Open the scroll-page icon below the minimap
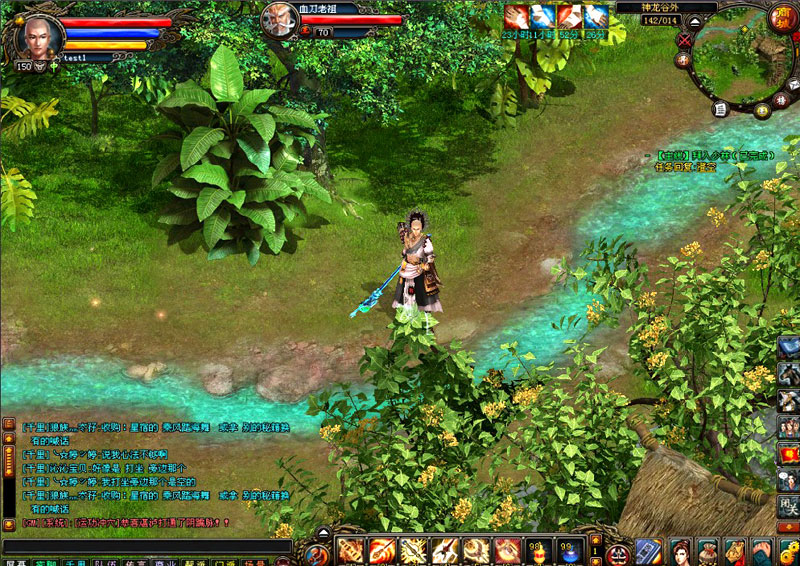 [x=719, y=108]
